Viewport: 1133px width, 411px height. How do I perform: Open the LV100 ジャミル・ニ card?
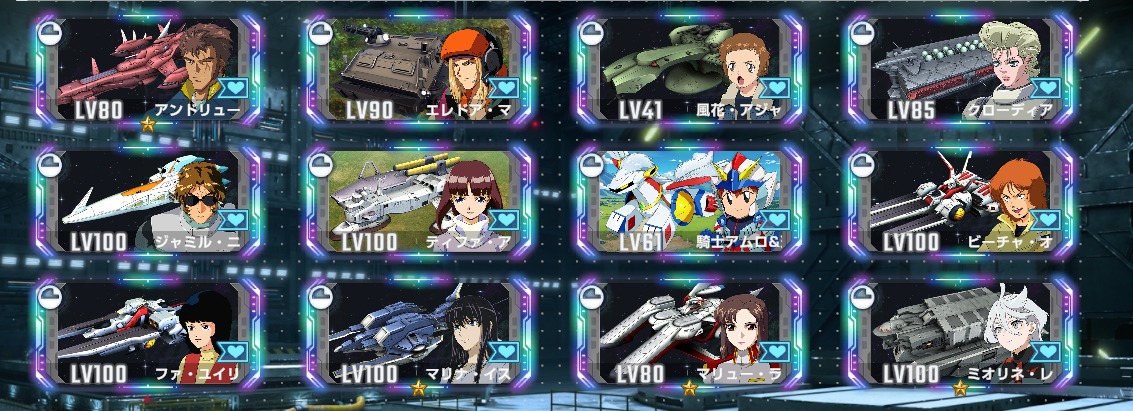pyautogui.click(x=148, y=200)
